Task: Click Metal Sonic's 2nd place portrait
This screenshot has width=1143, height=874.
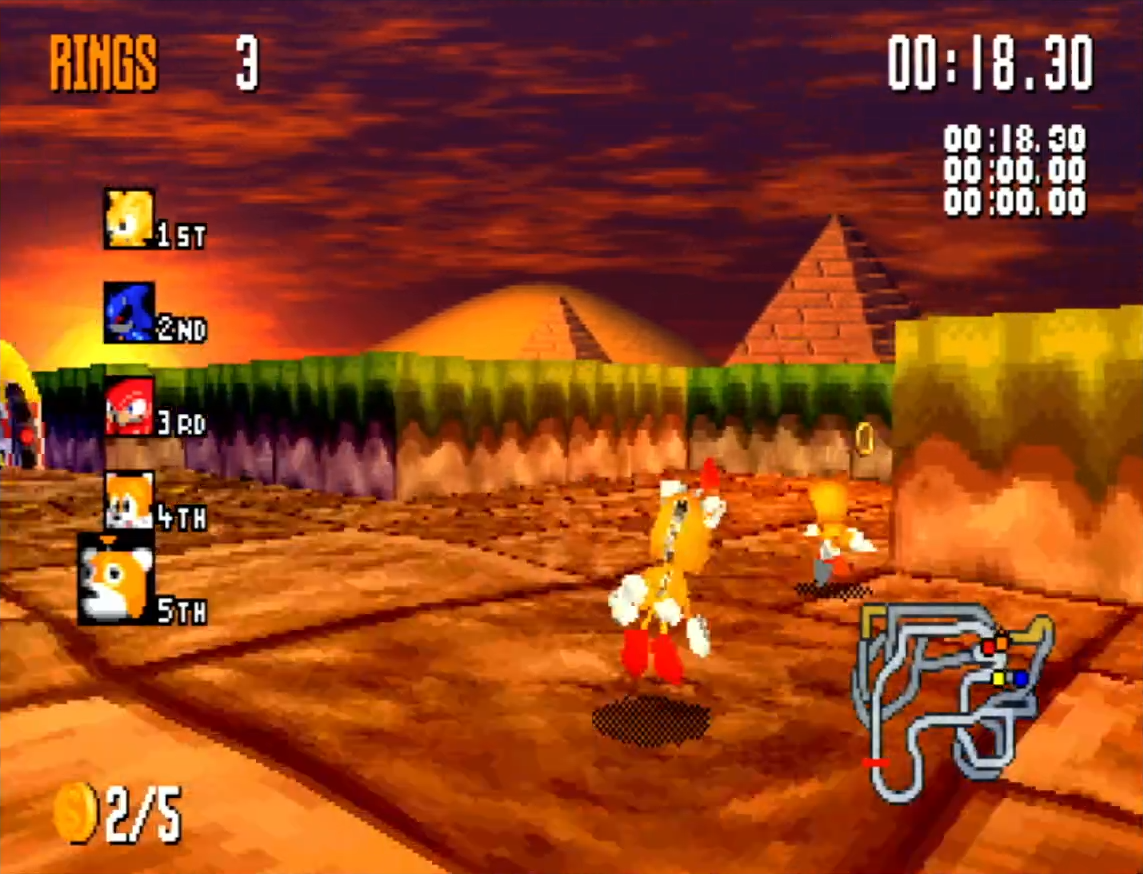Action: [130, 312]
